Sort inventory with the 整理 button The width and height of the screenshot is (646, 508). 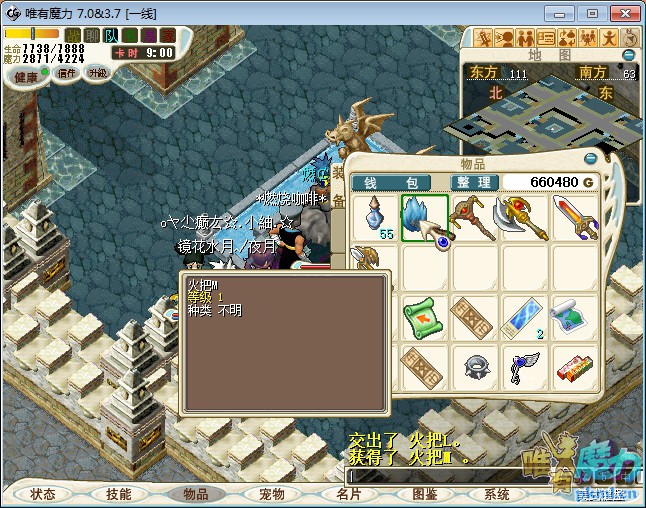pos(470,182)
